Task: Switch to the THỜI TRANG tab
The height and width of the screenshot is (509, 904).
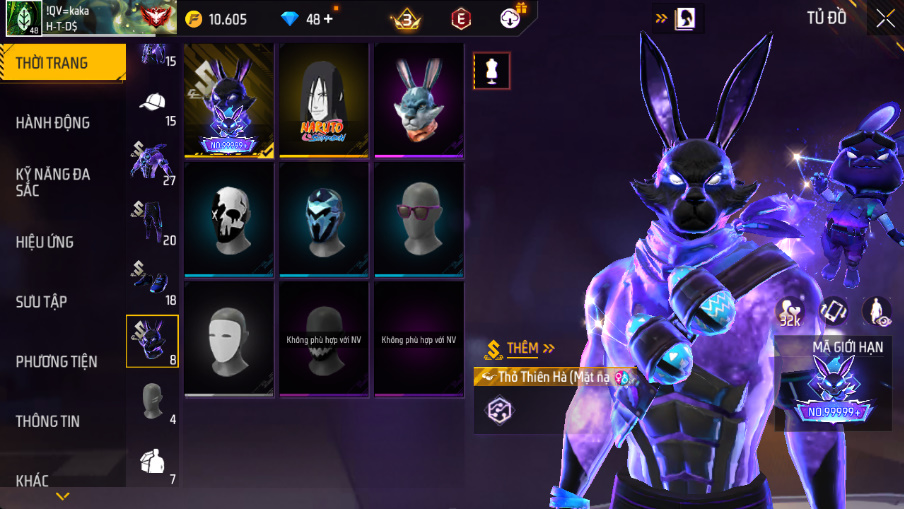Action: (x=62, y=63)
